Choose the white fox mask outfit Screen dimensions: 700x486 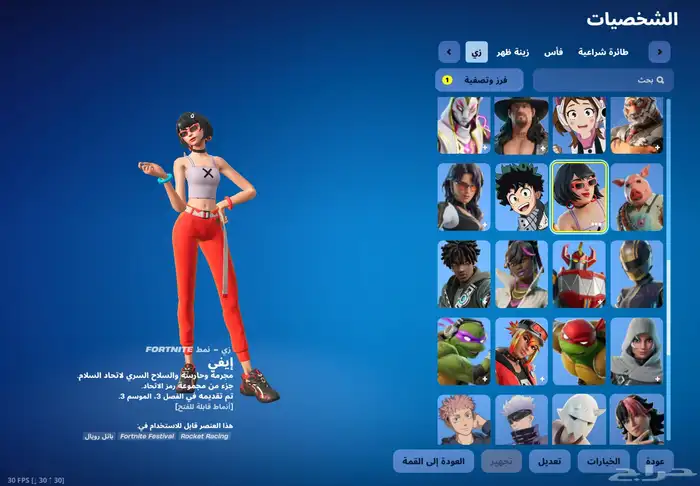click(x=579, y=420)
